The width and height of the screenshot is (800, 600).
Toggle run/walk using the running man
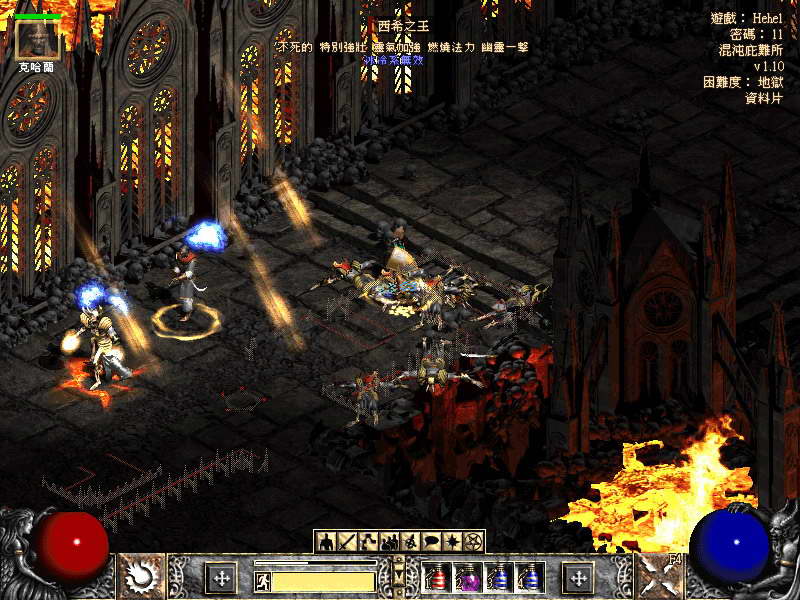262,580
